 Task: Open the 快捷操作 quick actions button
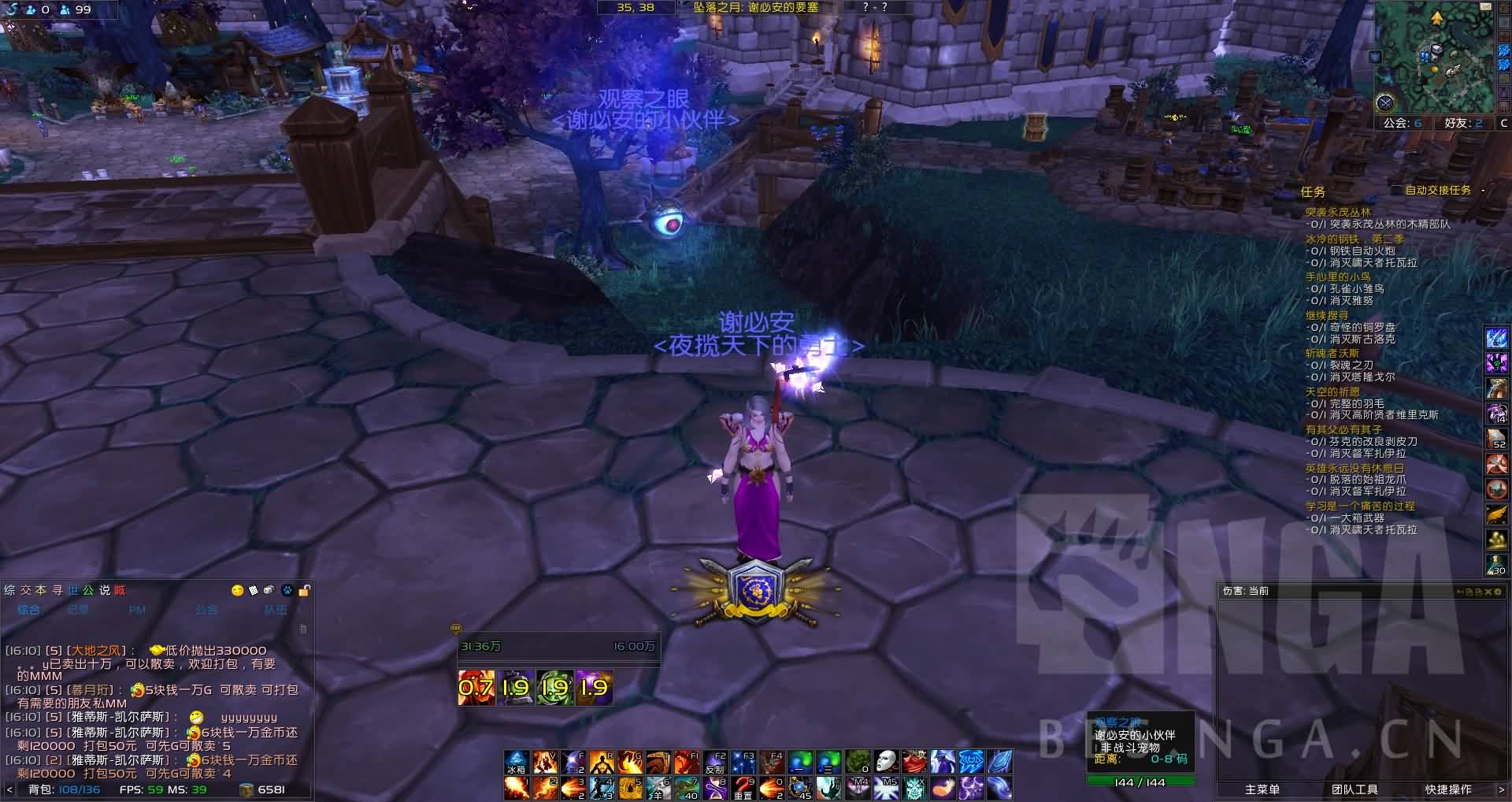point(1447,789)
